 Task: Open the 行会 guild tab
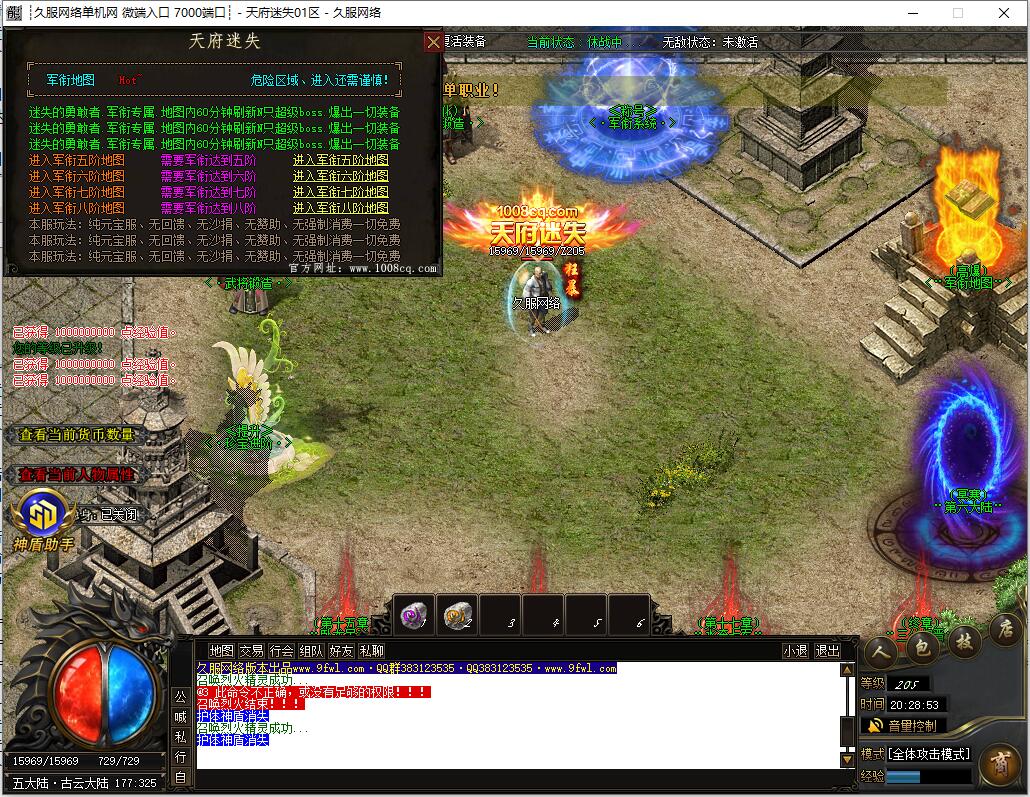click(281, 651)
